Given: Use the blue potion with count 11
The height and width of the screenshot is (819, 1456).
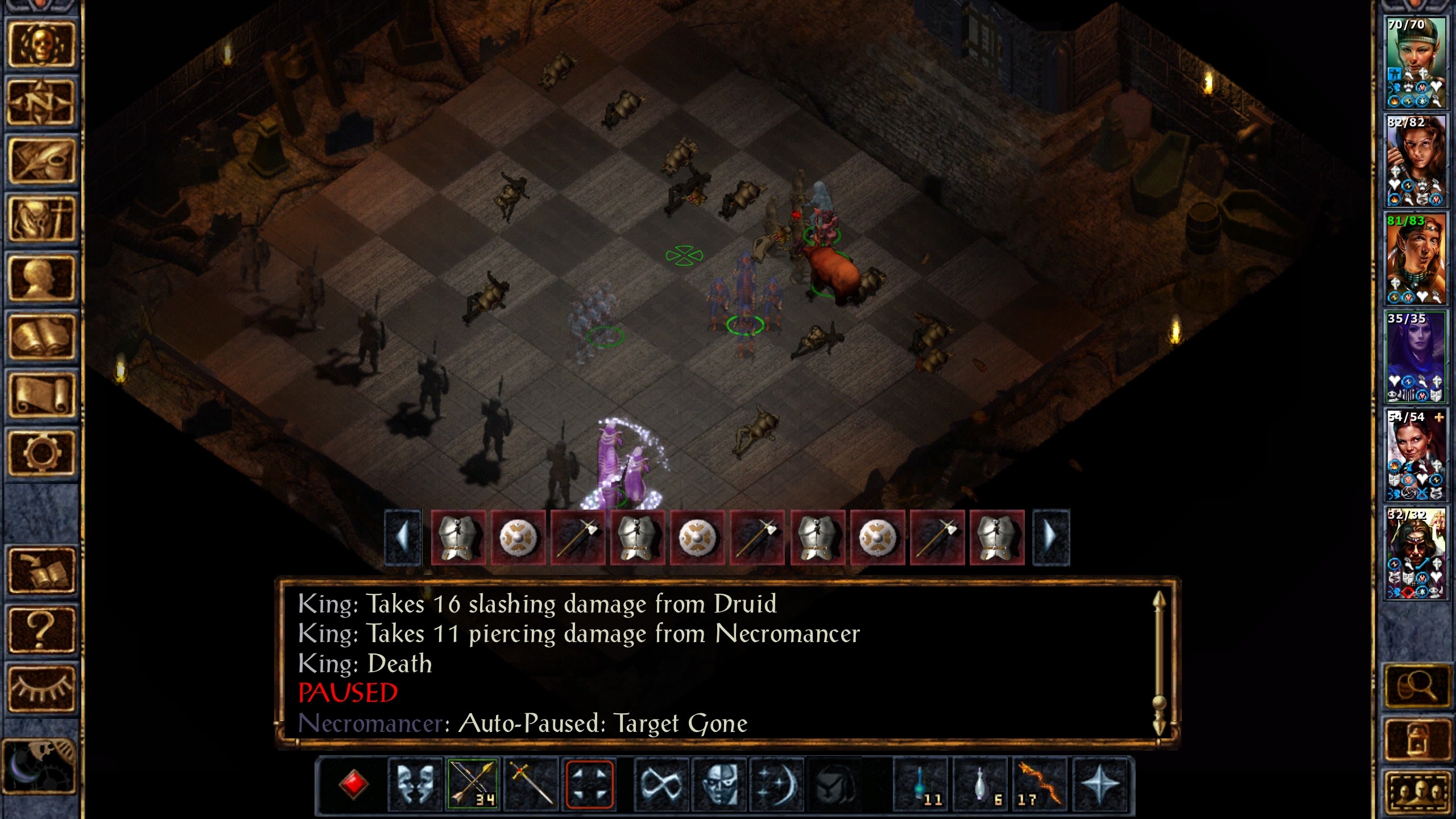Looking at the screenshot, I should pyautogui.click(x=921, y=785).
